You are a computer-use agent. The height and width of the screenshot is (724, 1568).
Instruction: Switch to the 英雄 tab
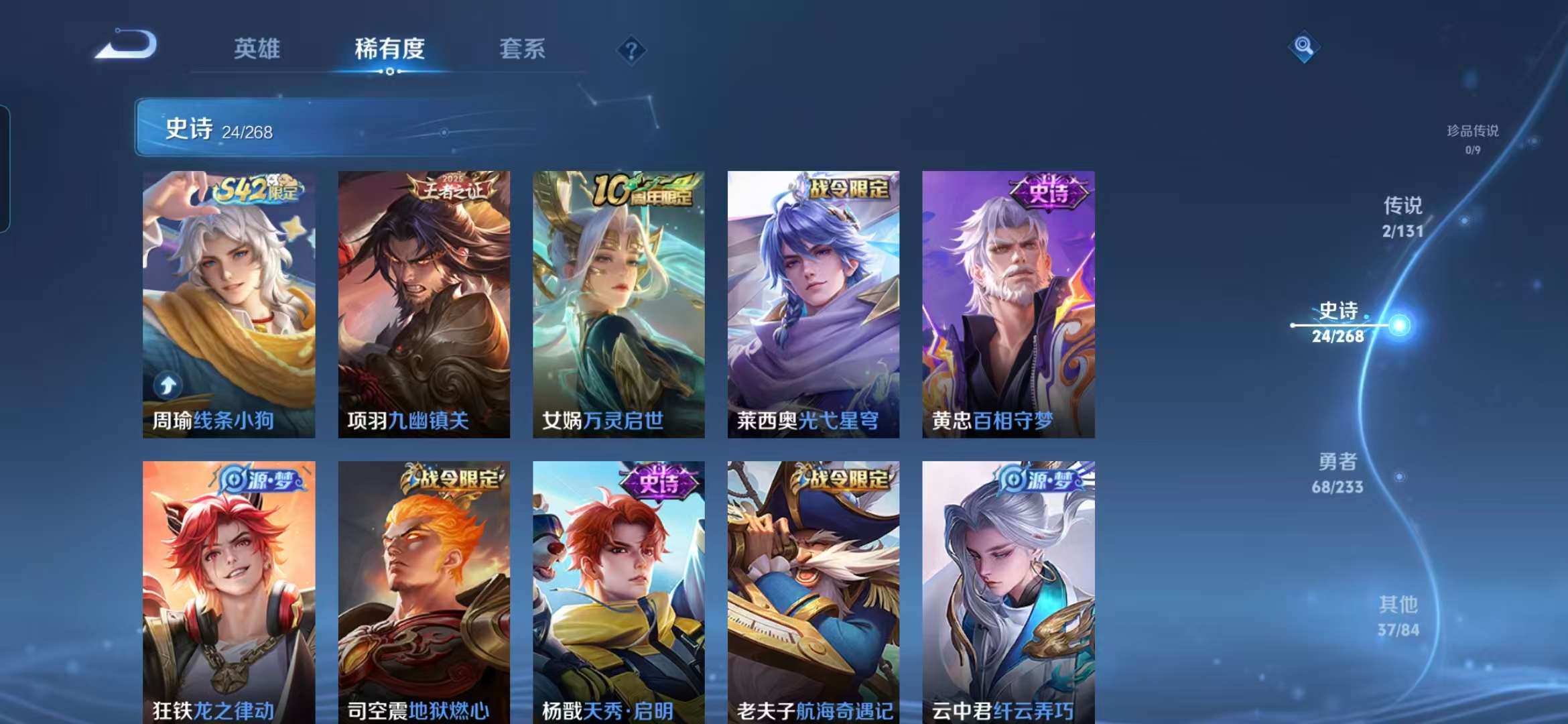click(258, 48)
